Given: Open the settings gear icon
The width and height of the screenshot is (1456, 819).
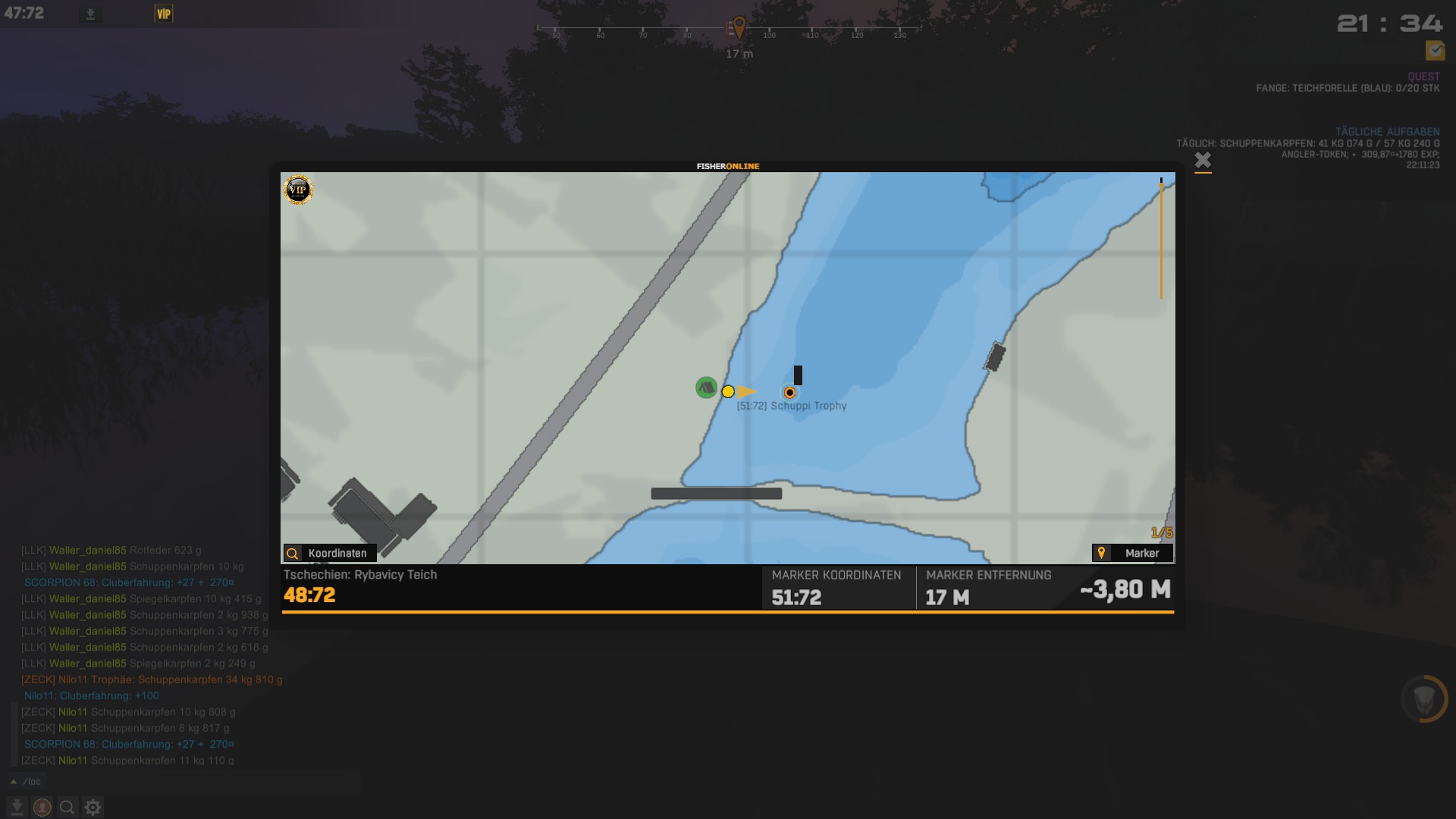Looking at the screenshot, I should (93, 808).
